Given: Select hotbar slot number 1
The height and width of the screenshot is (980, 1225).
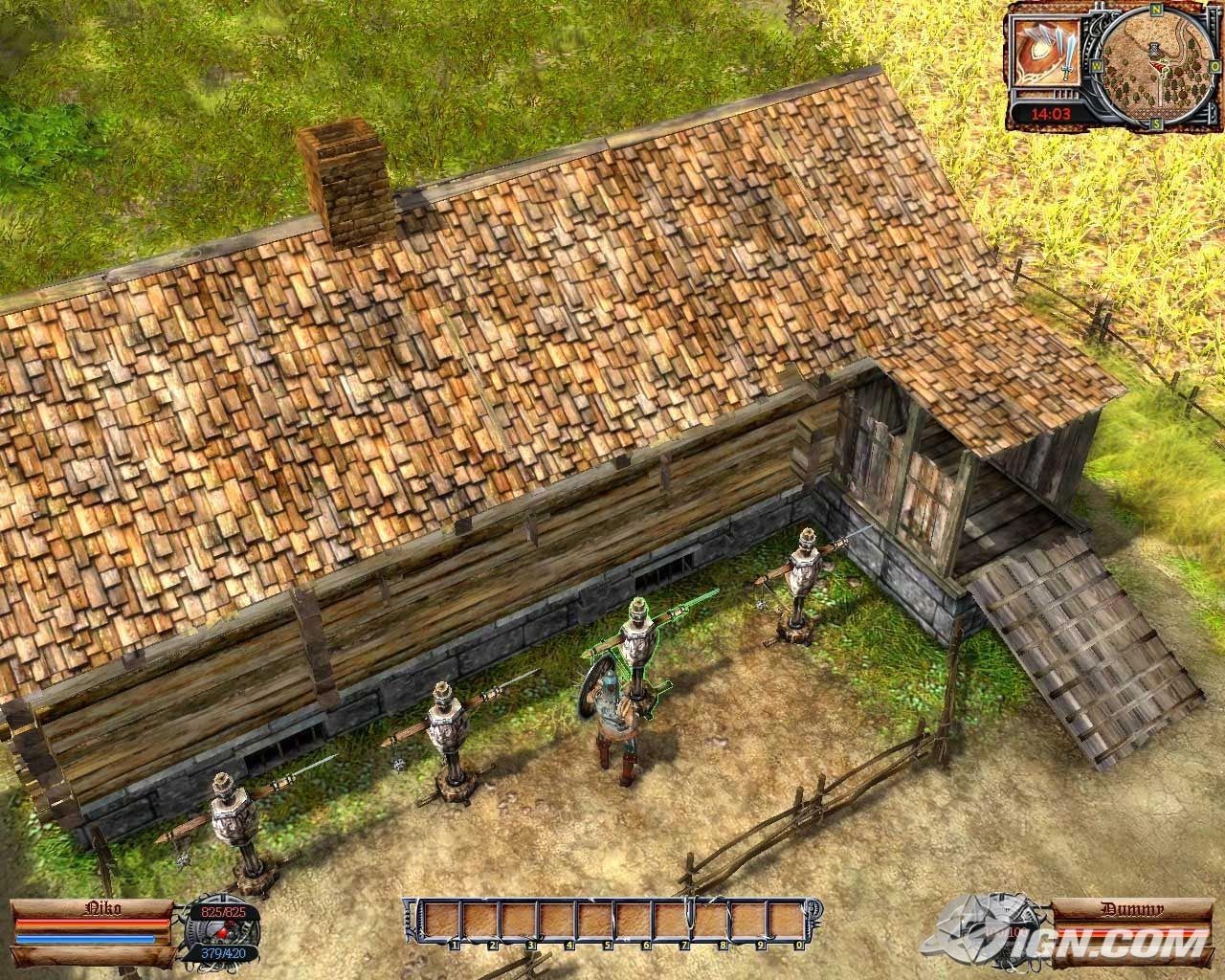Looking at the screenshot, I should click(x=445, y=927).
